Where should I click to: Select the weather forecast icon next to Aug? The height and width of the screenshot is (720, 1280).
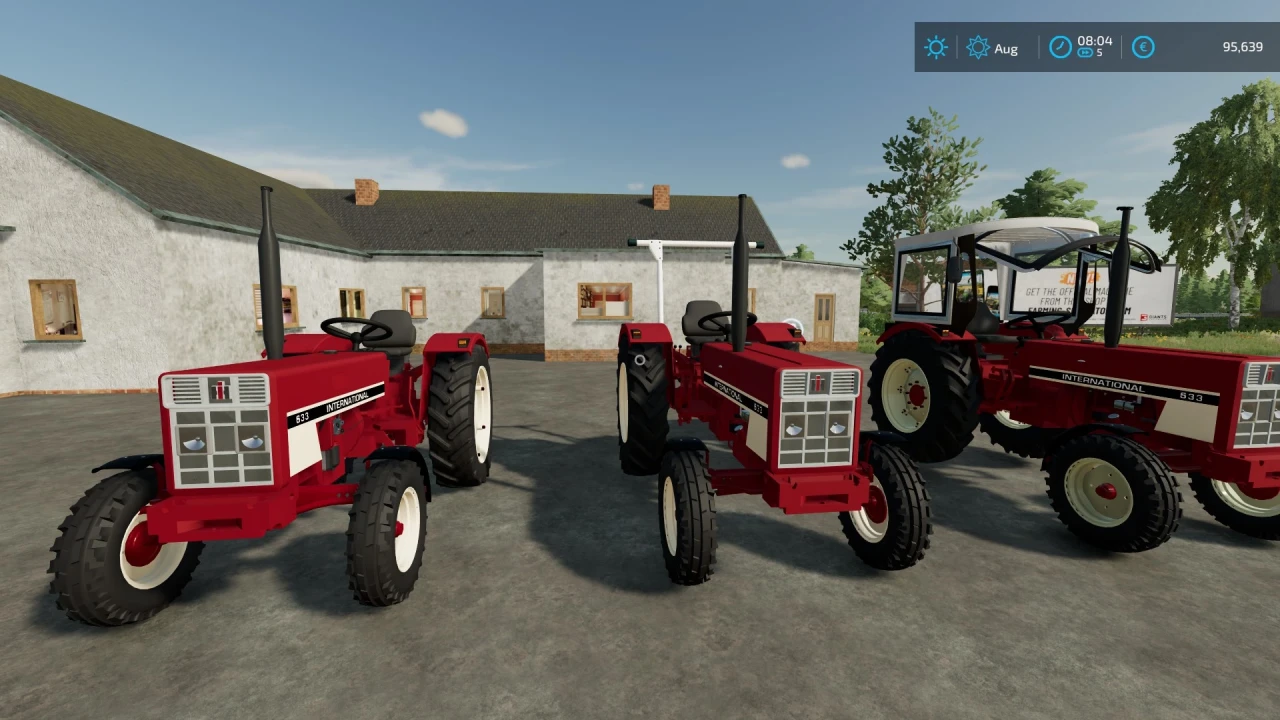point(978,47)
